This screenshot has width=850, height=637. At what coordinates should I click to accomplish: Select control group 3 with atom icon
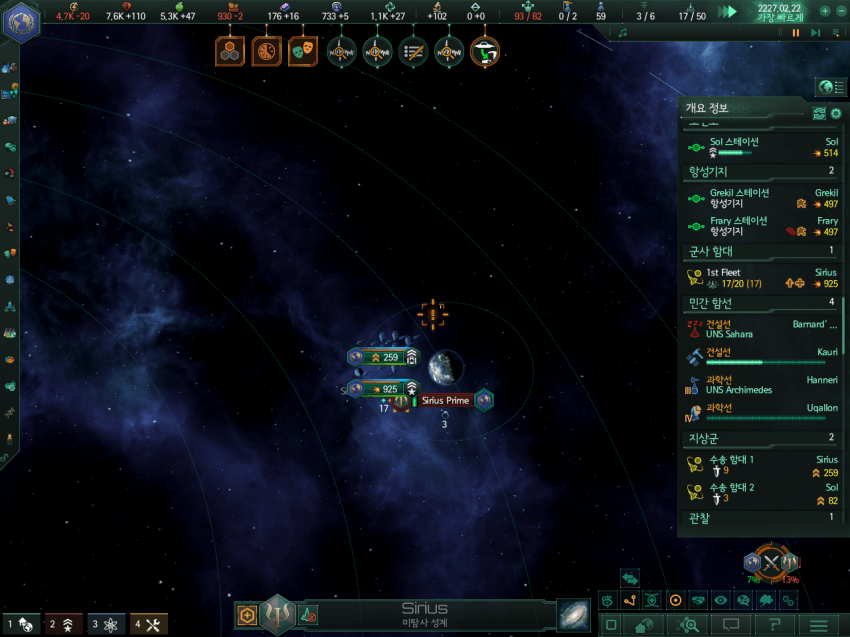pos(106,625)
